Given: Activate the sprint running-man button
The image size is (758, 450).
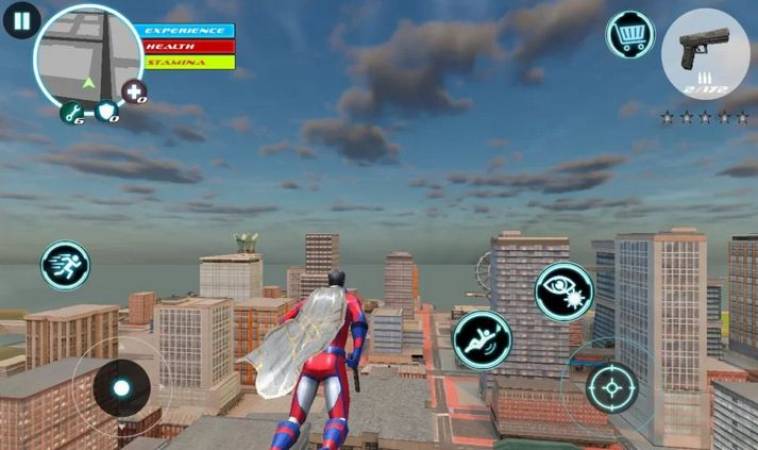Looking at the screenshot, I should [x=65, y=266].
